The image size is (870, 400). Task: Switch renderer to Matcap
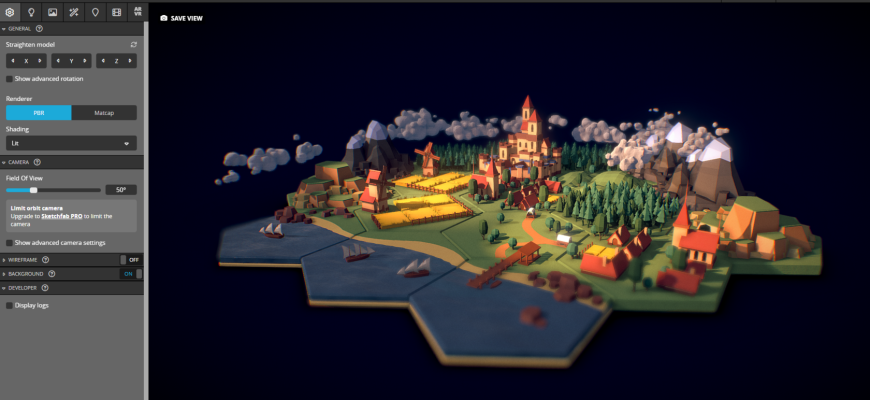[104, 113]
